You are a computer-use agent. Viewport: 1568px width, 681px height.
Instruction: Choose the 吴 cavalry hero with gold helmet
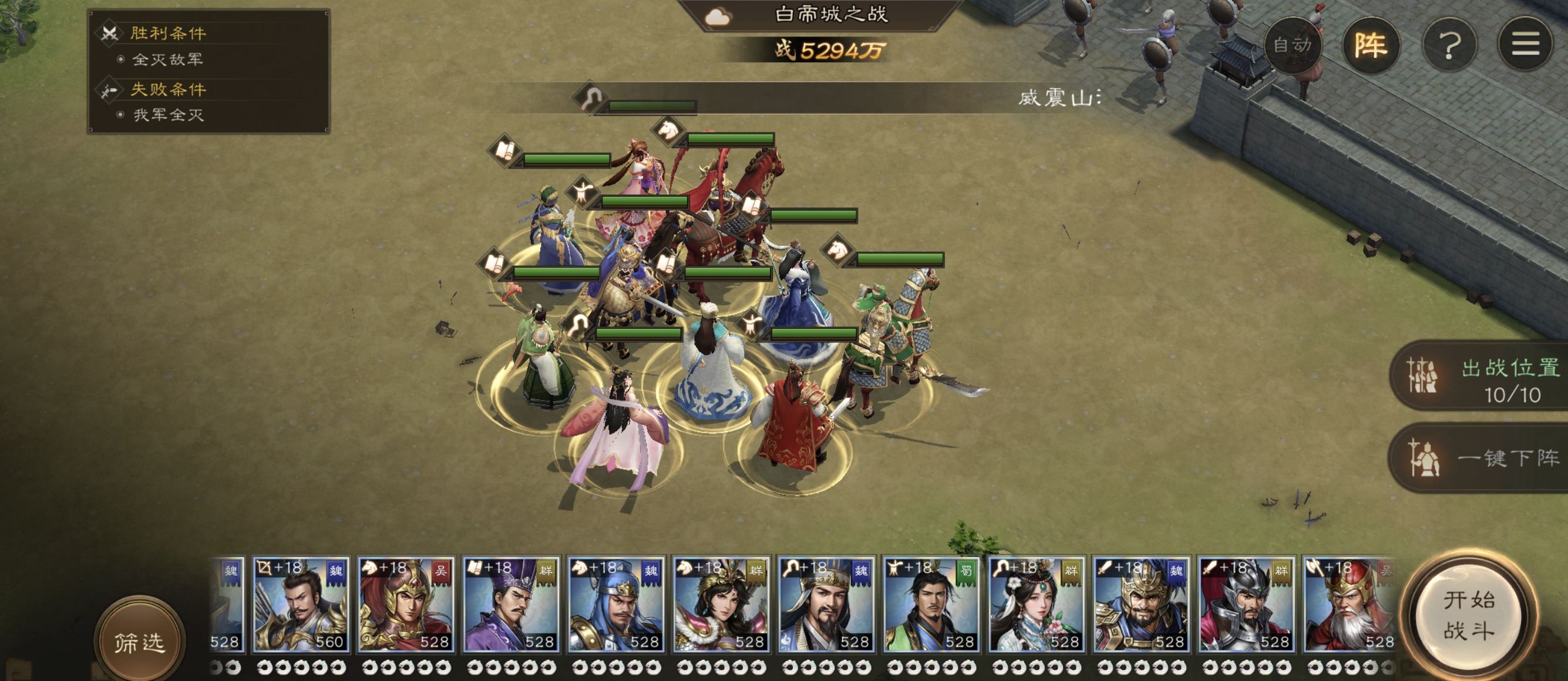point(405,605)
